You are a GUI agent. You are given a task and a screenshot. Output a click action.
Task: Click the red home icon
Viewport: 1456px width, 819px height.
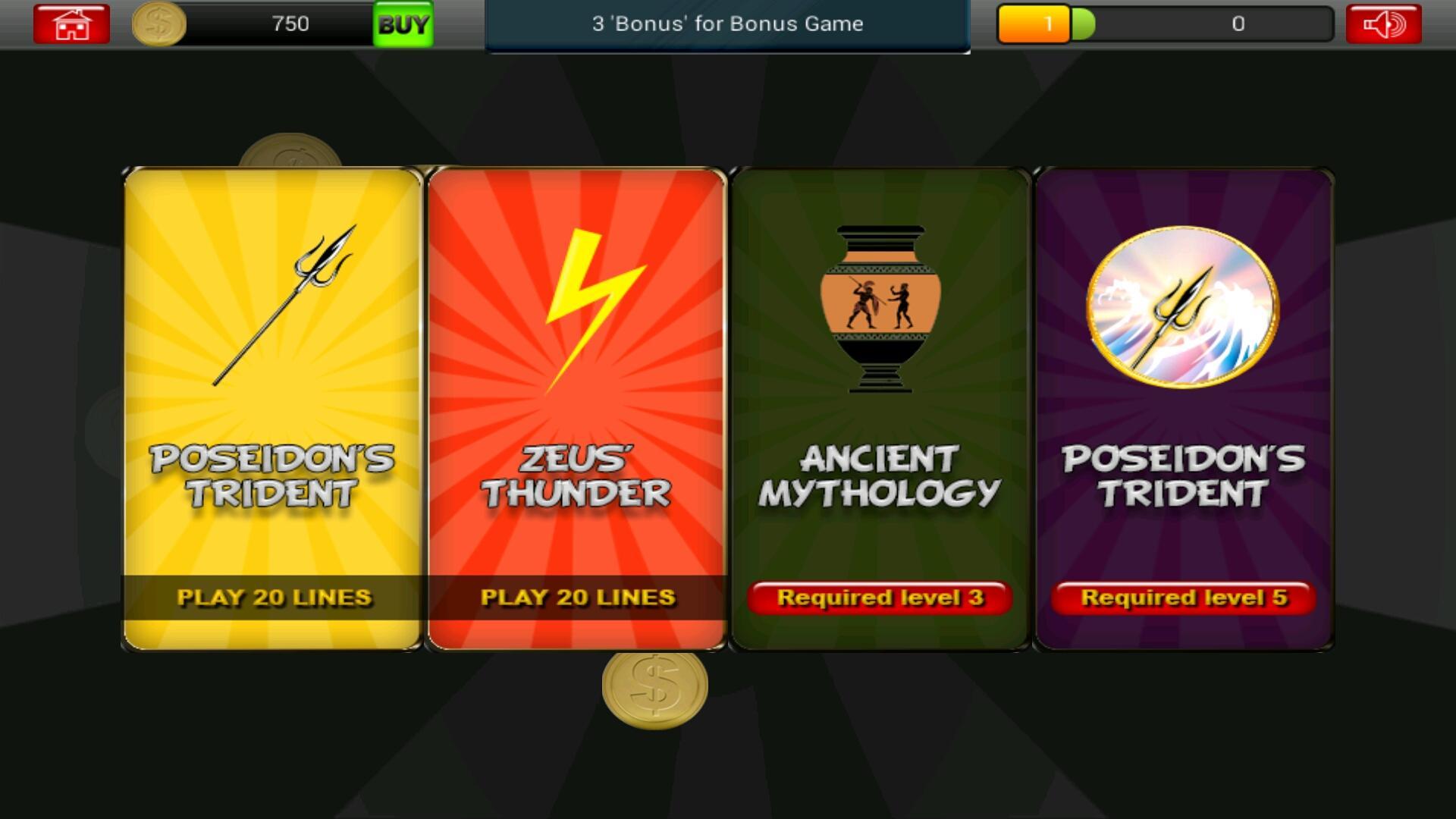tap(70, 24)
